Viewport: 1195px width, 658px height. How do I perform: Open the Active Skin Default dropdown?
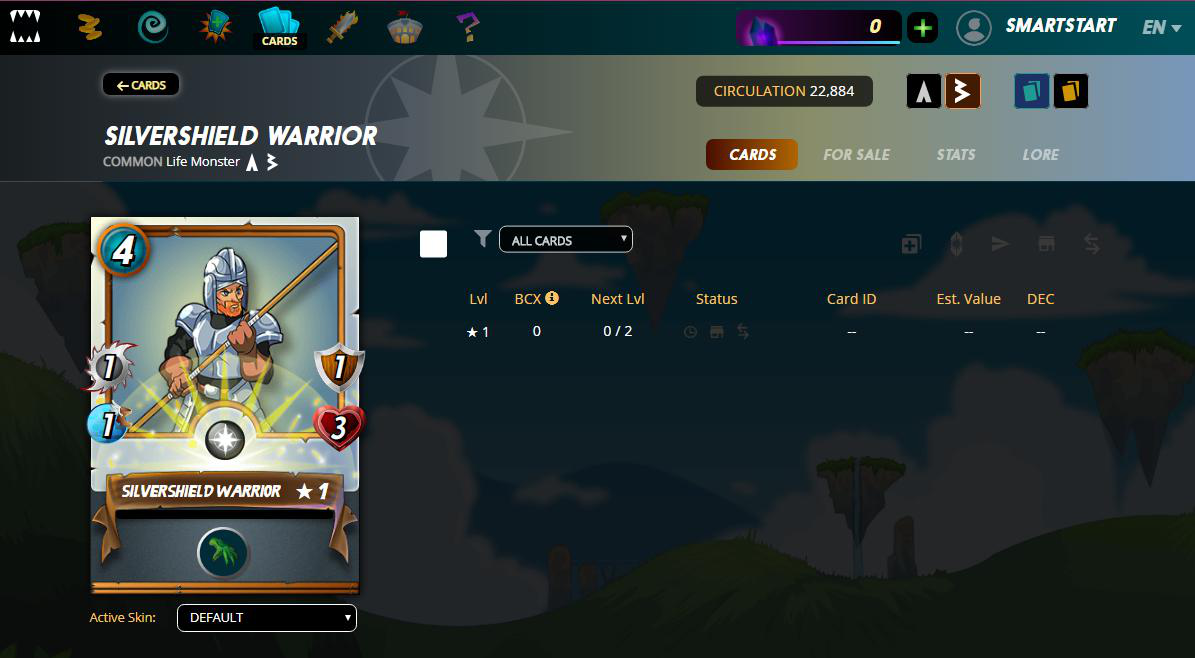coord(267,618)
